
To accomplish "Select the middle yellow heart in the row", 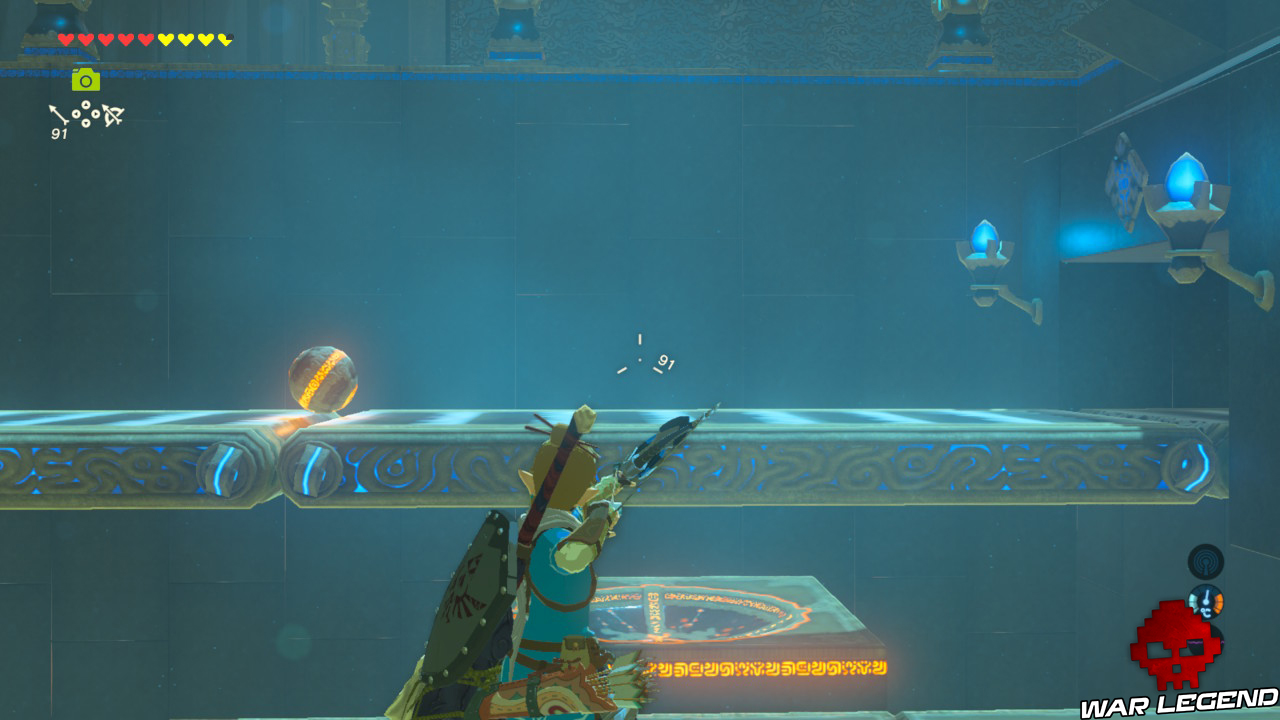I will coord(185,40).
